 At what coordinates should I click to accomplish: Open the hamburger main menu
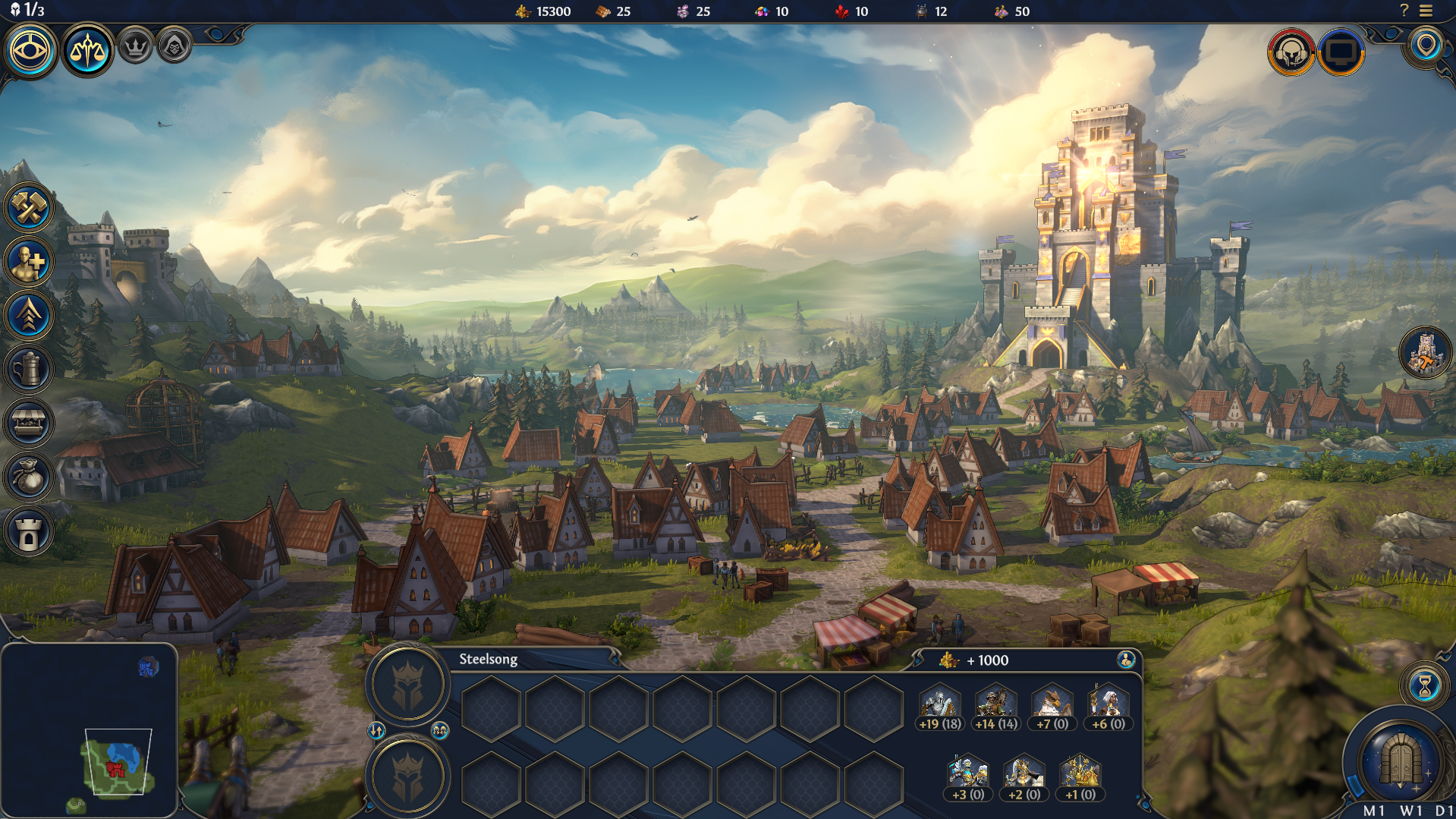(x=1426, y=11)
